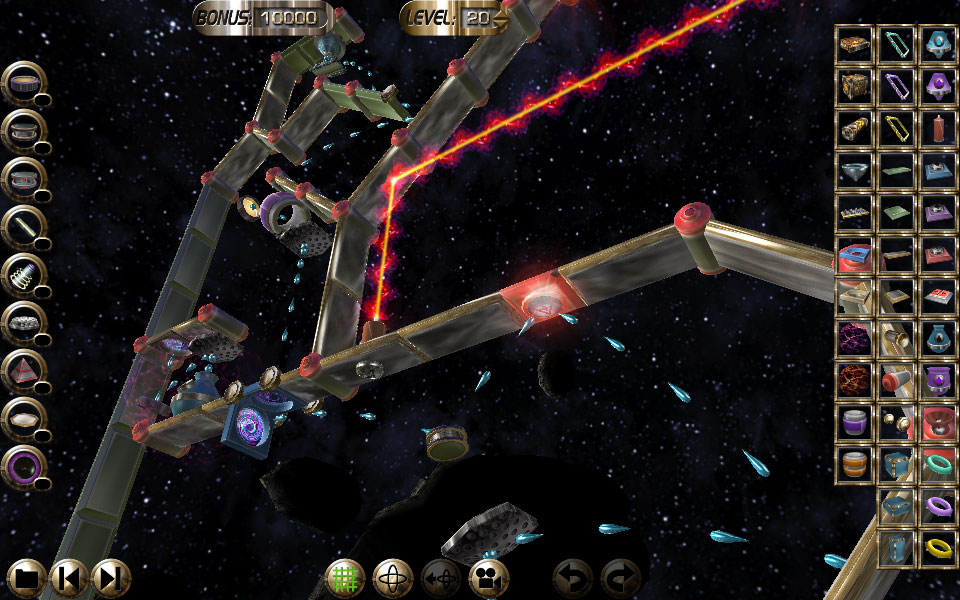This screenshot has width=960, height=600.
Task: Choose the green ring in the palette
Action: click(x=938, y=464)
